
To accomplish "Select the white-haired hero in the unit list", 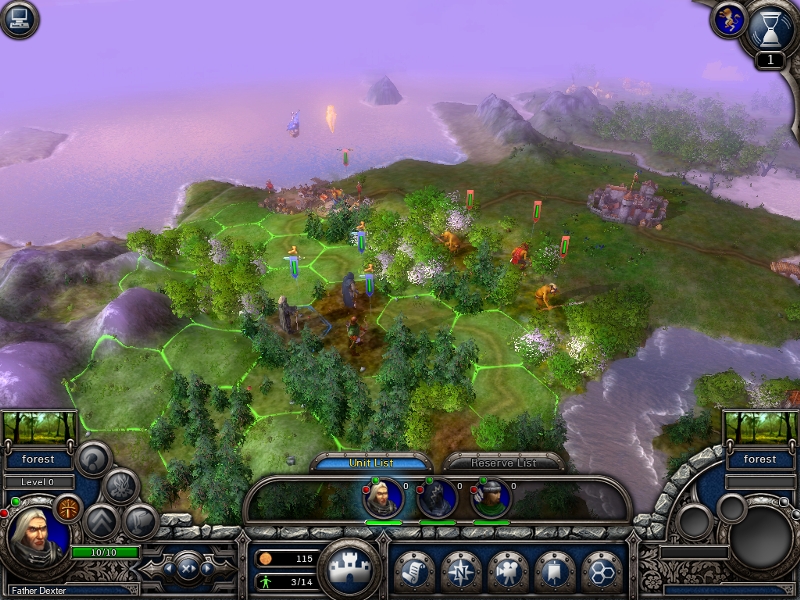I will point(383,498).
